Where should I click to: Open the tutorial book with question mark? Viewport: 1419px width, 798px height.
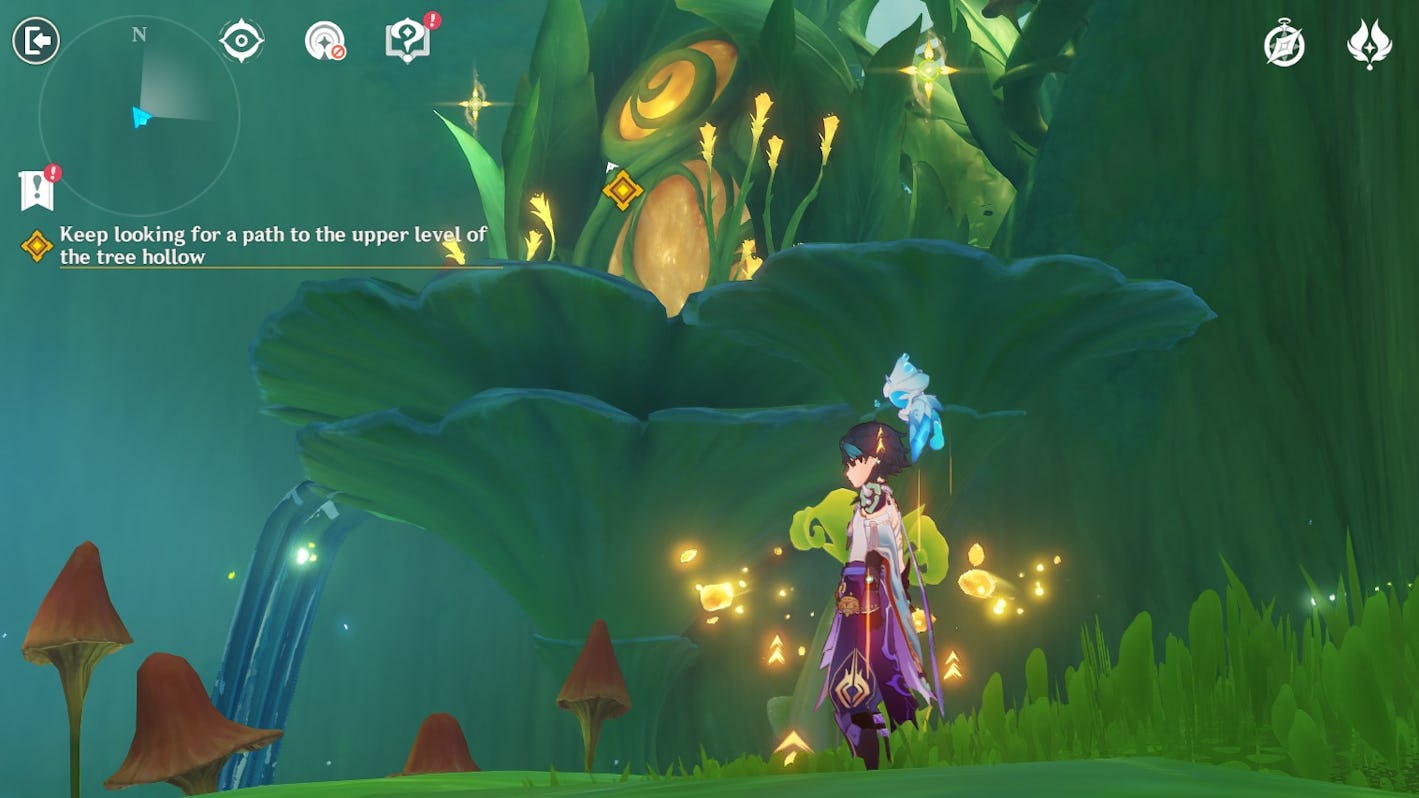coord(408,42)
